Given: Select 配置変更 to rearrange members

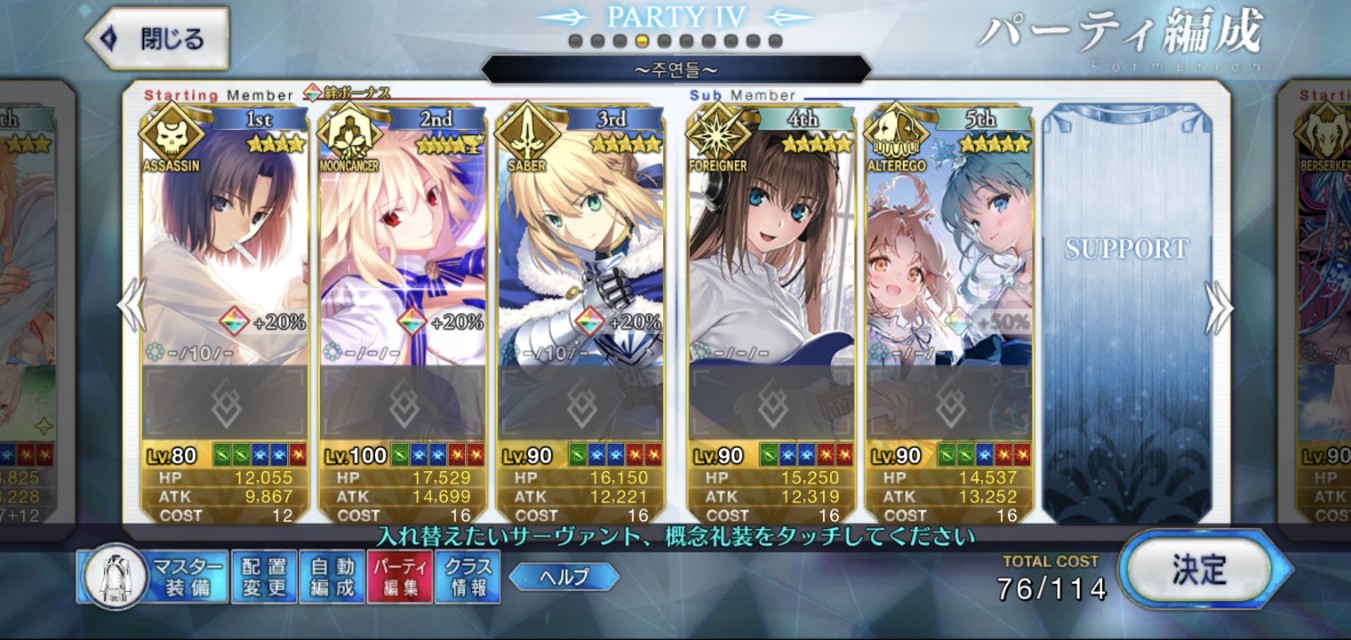Looking at the screenshot, I should [264, 577].
